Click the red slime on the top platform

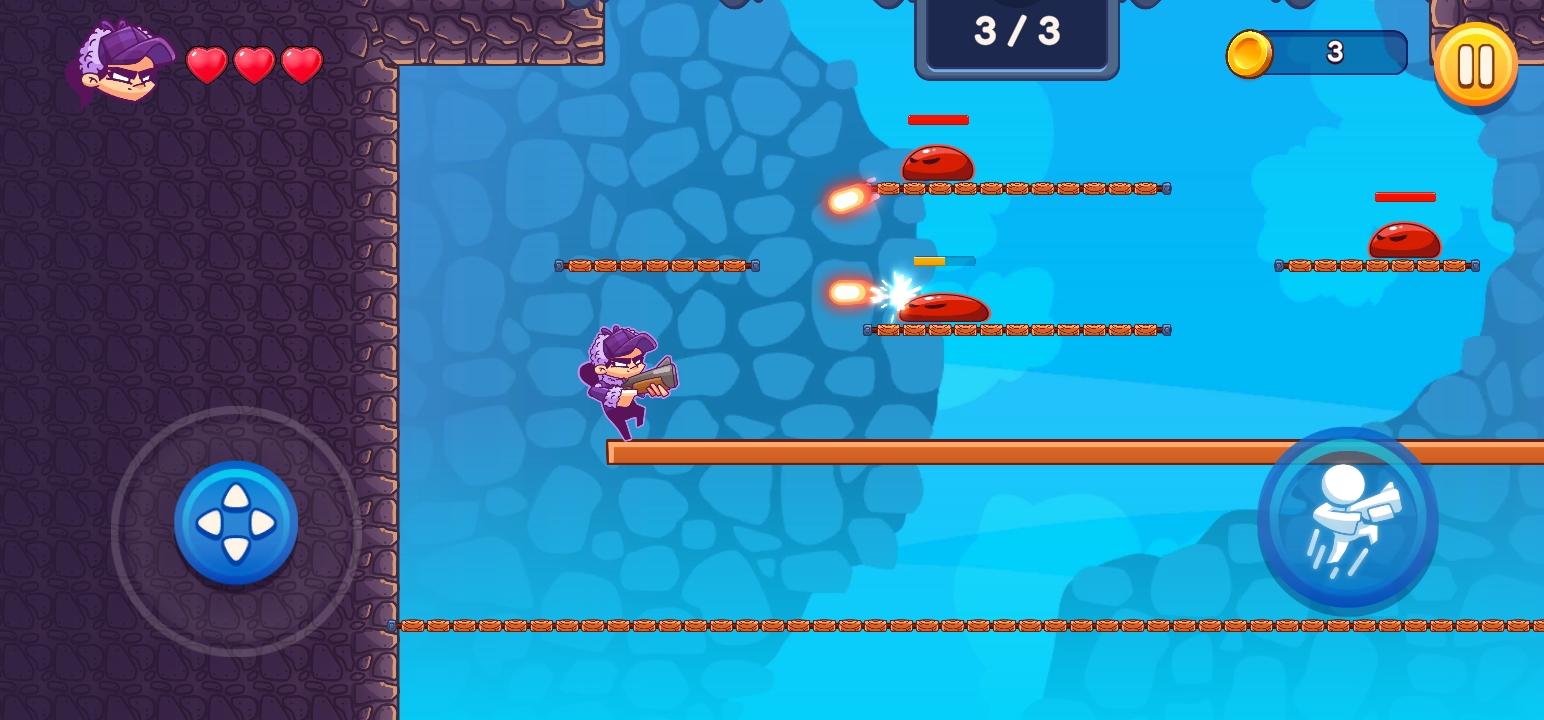937,163
